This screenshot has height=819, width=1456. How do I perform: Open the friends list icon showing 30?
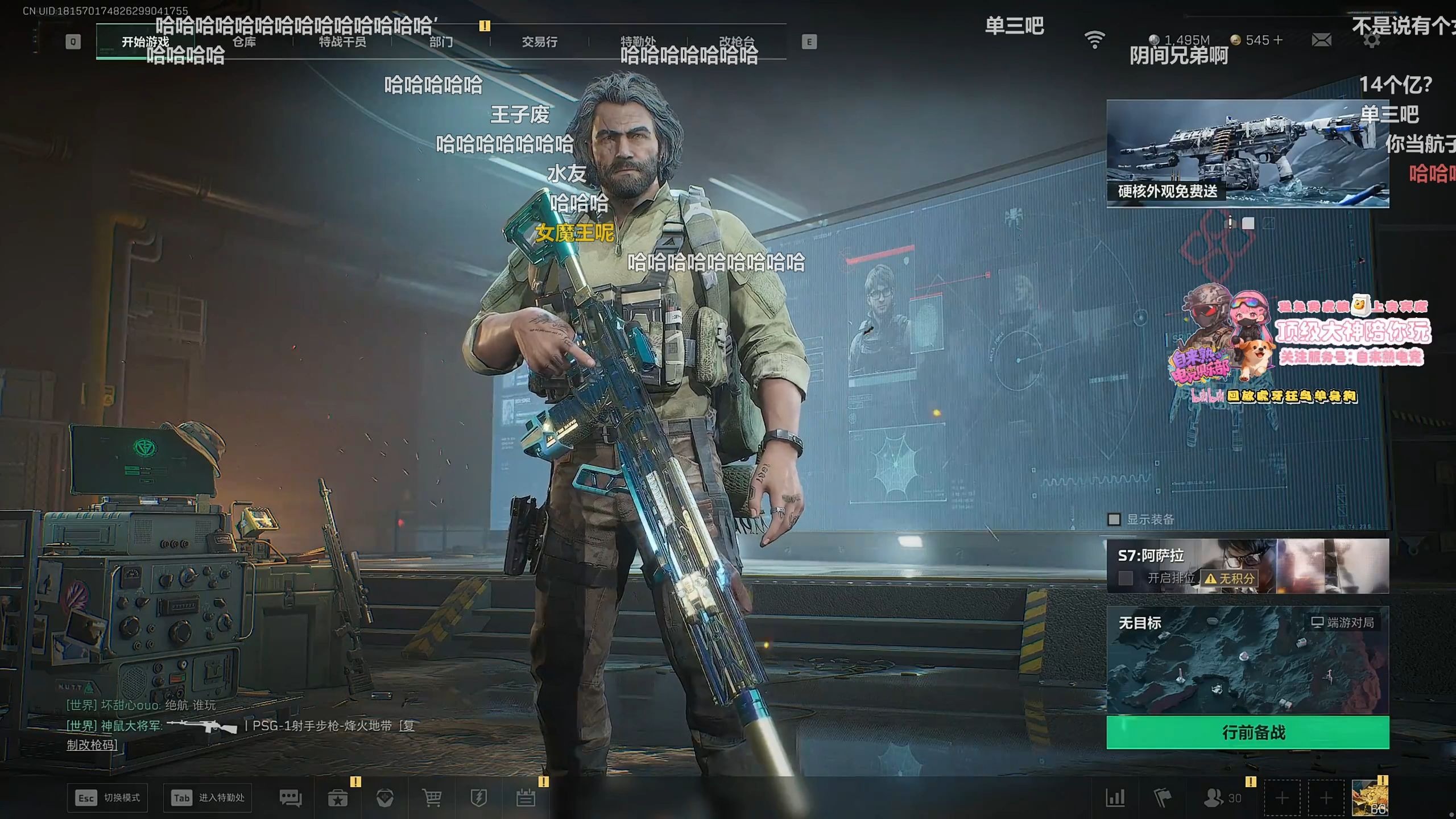pos(1222,798)
